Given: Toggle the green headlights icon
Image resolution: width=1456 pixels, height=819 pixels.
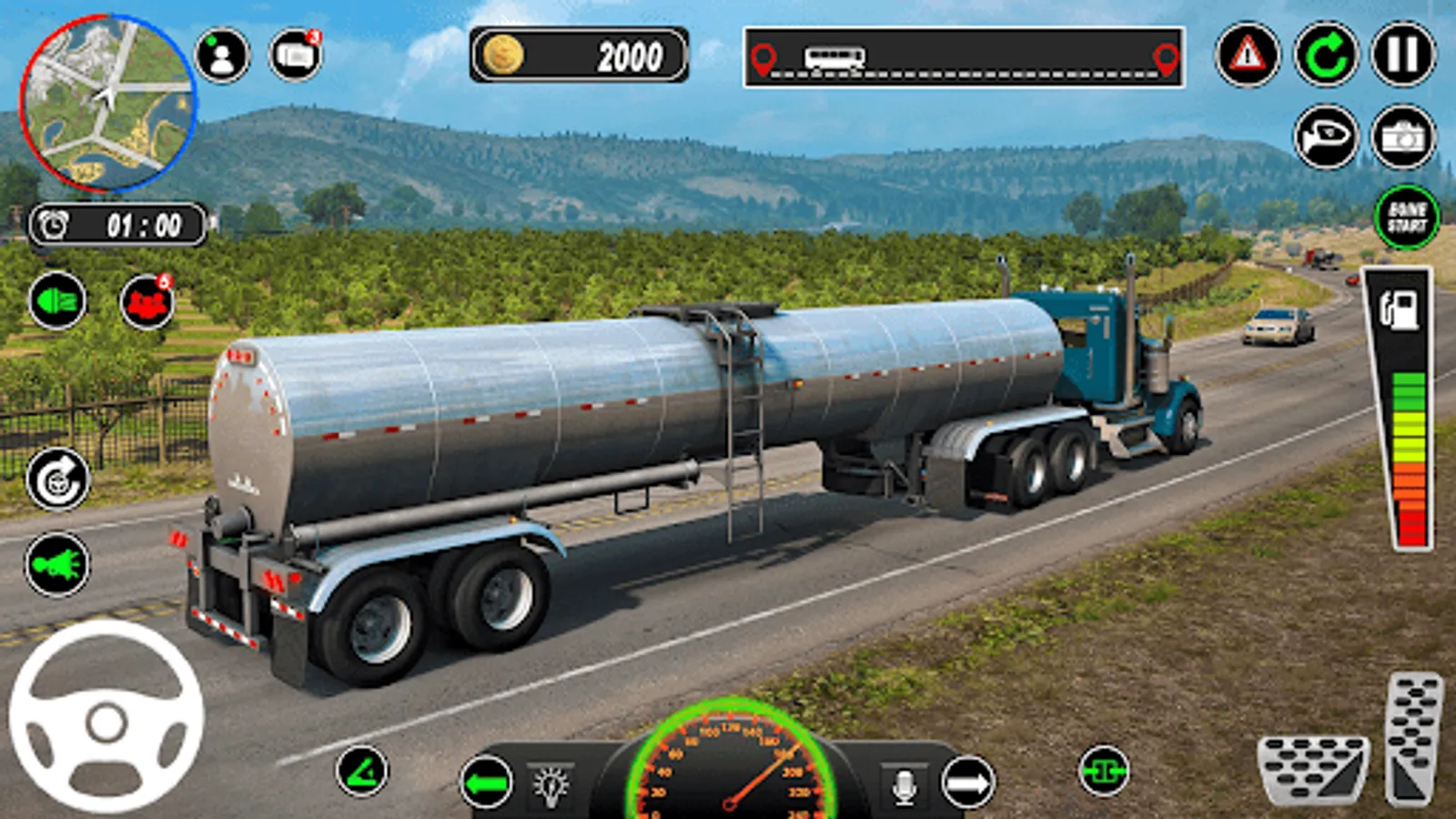Looking at the screenshot, I should 57,300.
